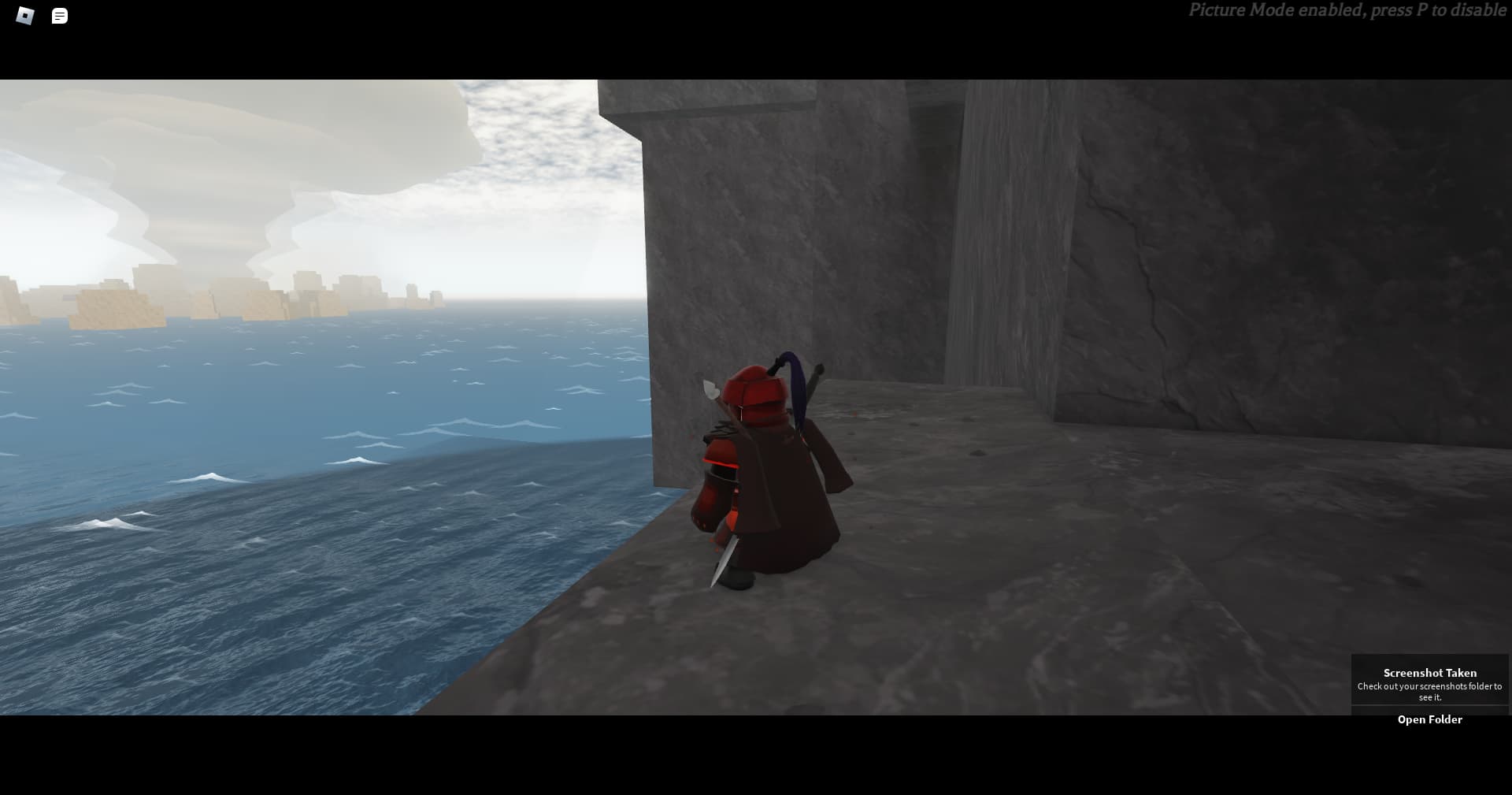Screen dimensions: 1512x795
Task: Open the Roblox menu icon
Action: tap(25, 16)
